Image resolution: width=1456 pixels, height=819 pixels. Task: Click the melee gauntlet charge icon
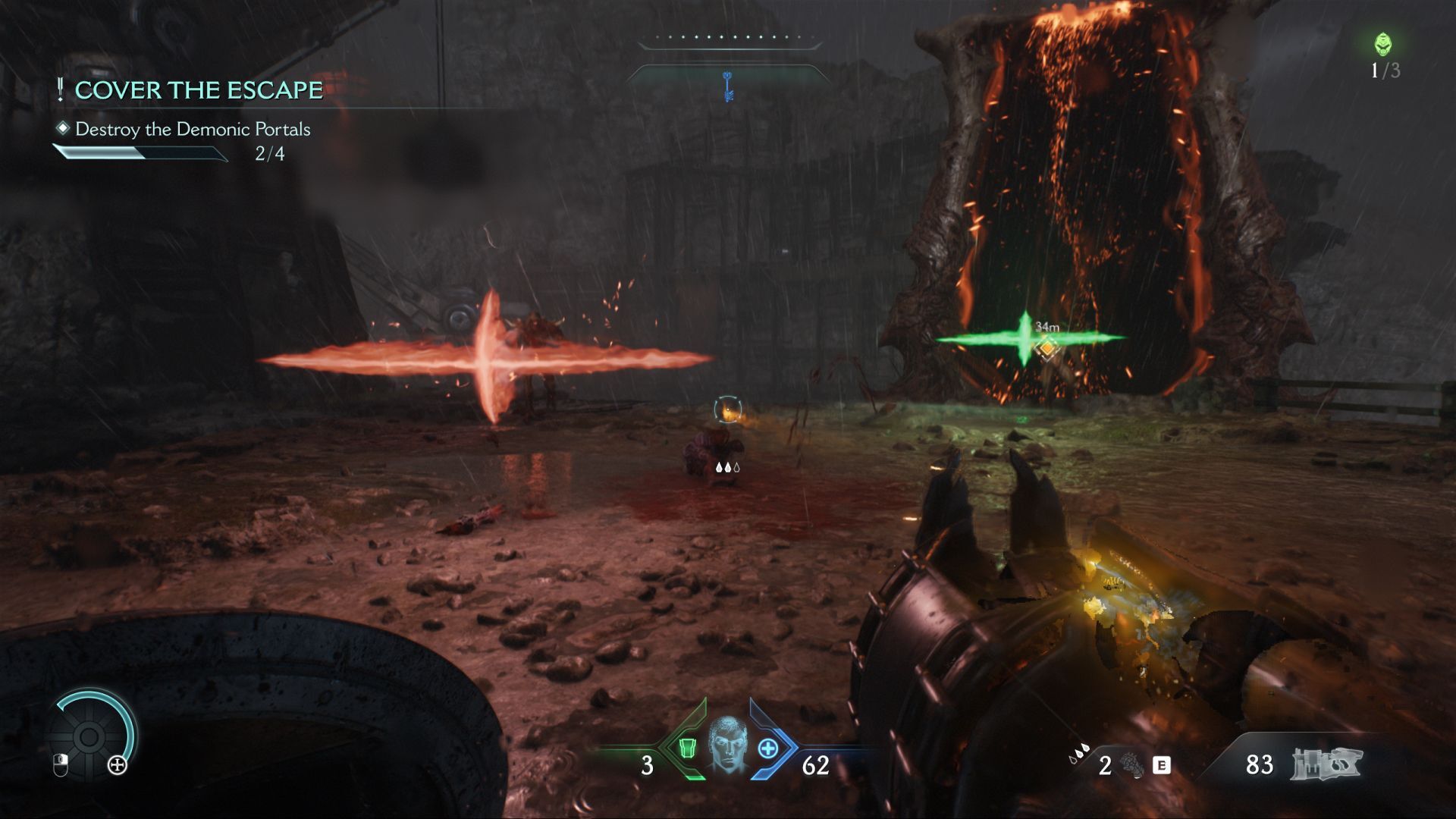(x=1131, y=764)
